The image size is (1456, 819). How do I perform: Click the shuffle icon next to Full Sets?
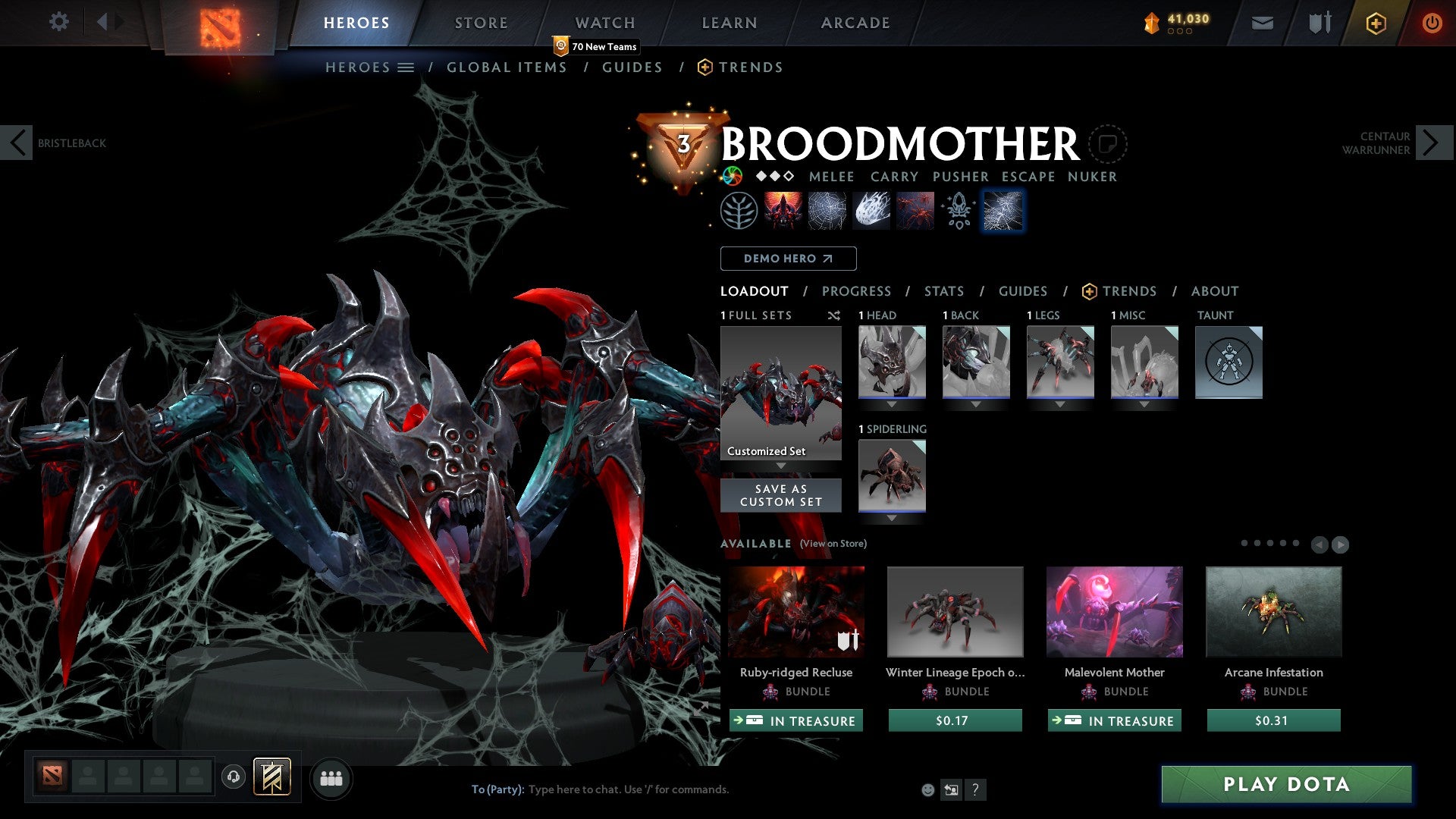click(x=833, y=315)
